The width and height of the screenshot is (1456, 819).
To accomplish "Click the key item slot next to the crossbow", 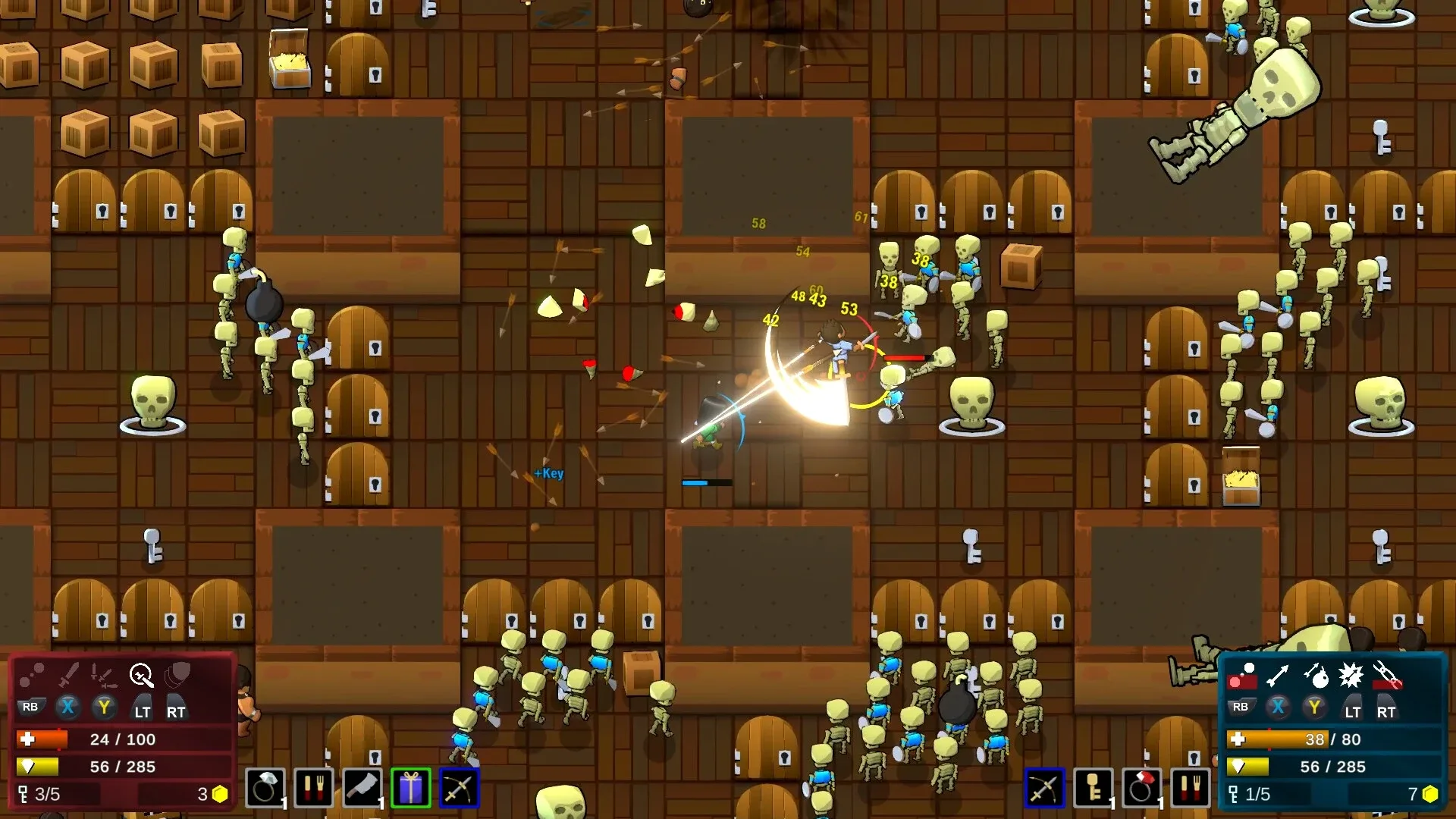I will tap(1094, 789).
